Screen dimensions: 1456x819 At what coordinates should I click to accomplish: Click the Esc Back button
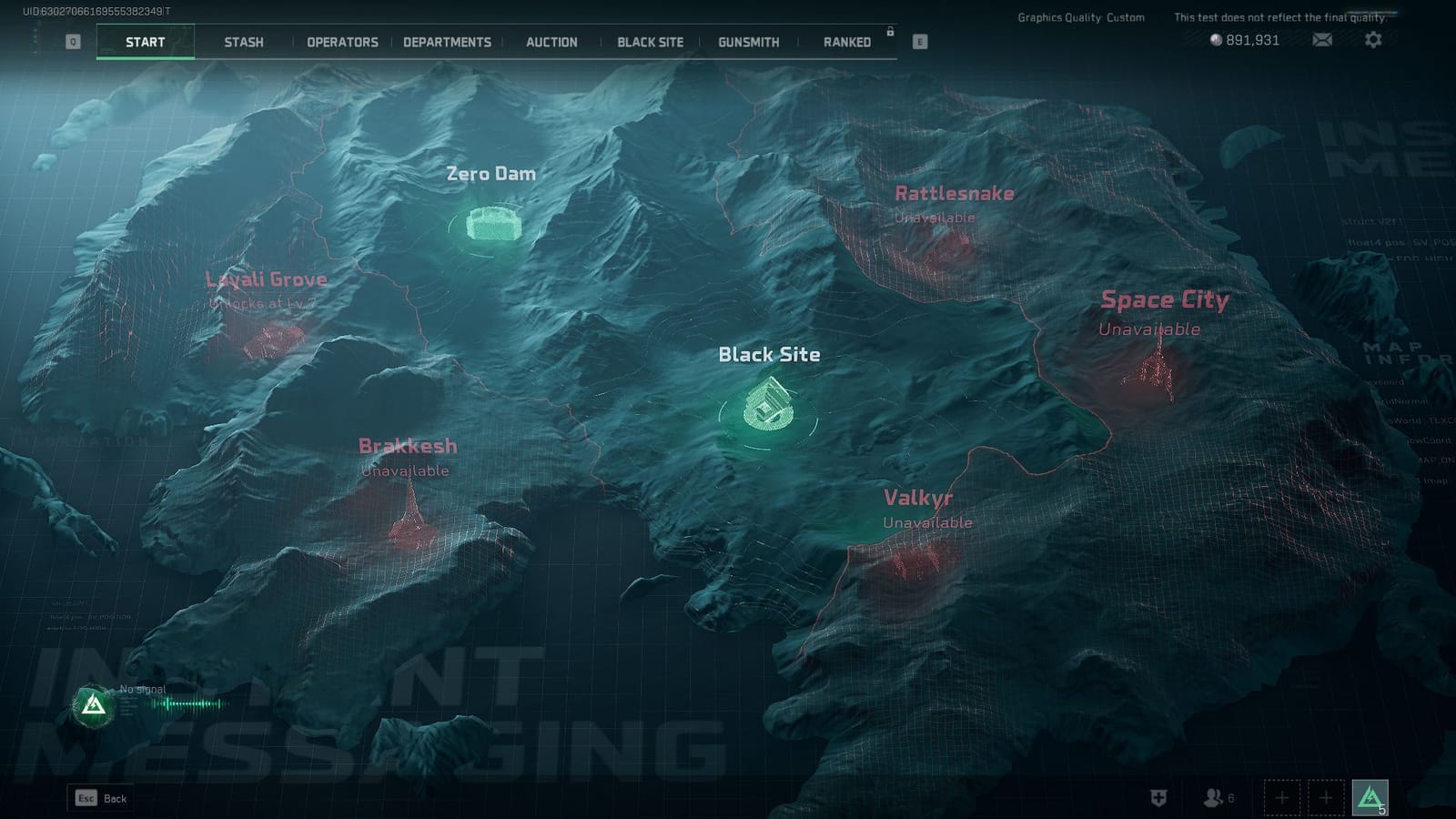(100, 797)
